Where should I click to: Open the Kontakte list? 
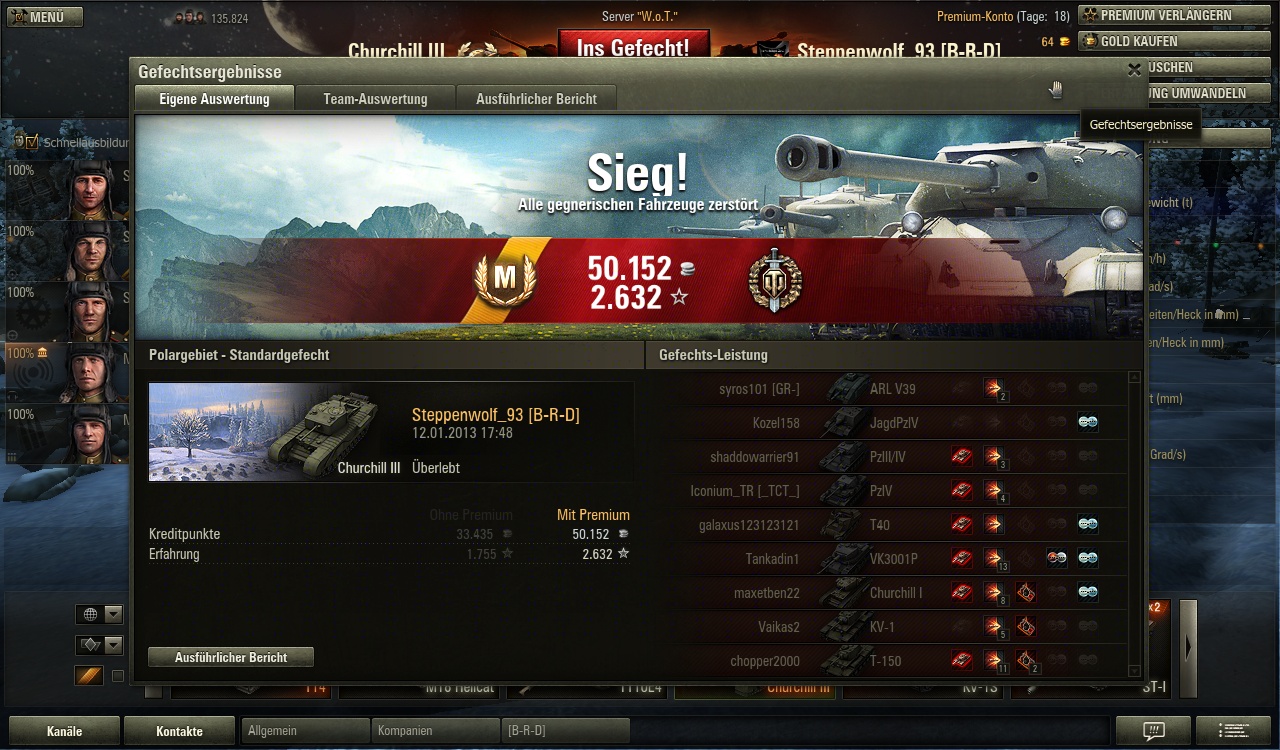coord(179,731)
